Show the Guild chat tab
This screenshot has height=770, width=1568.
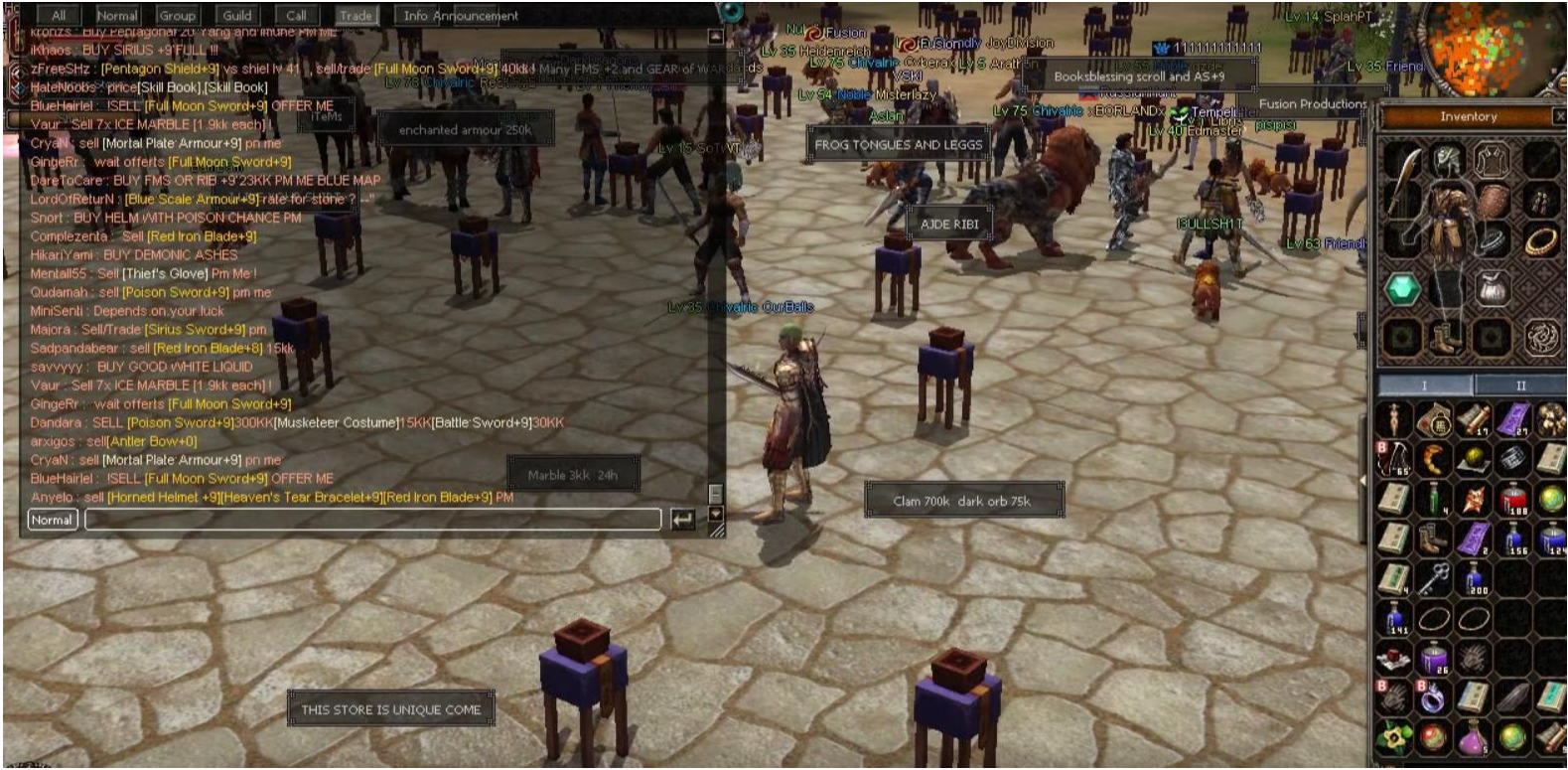click(236, 15)
